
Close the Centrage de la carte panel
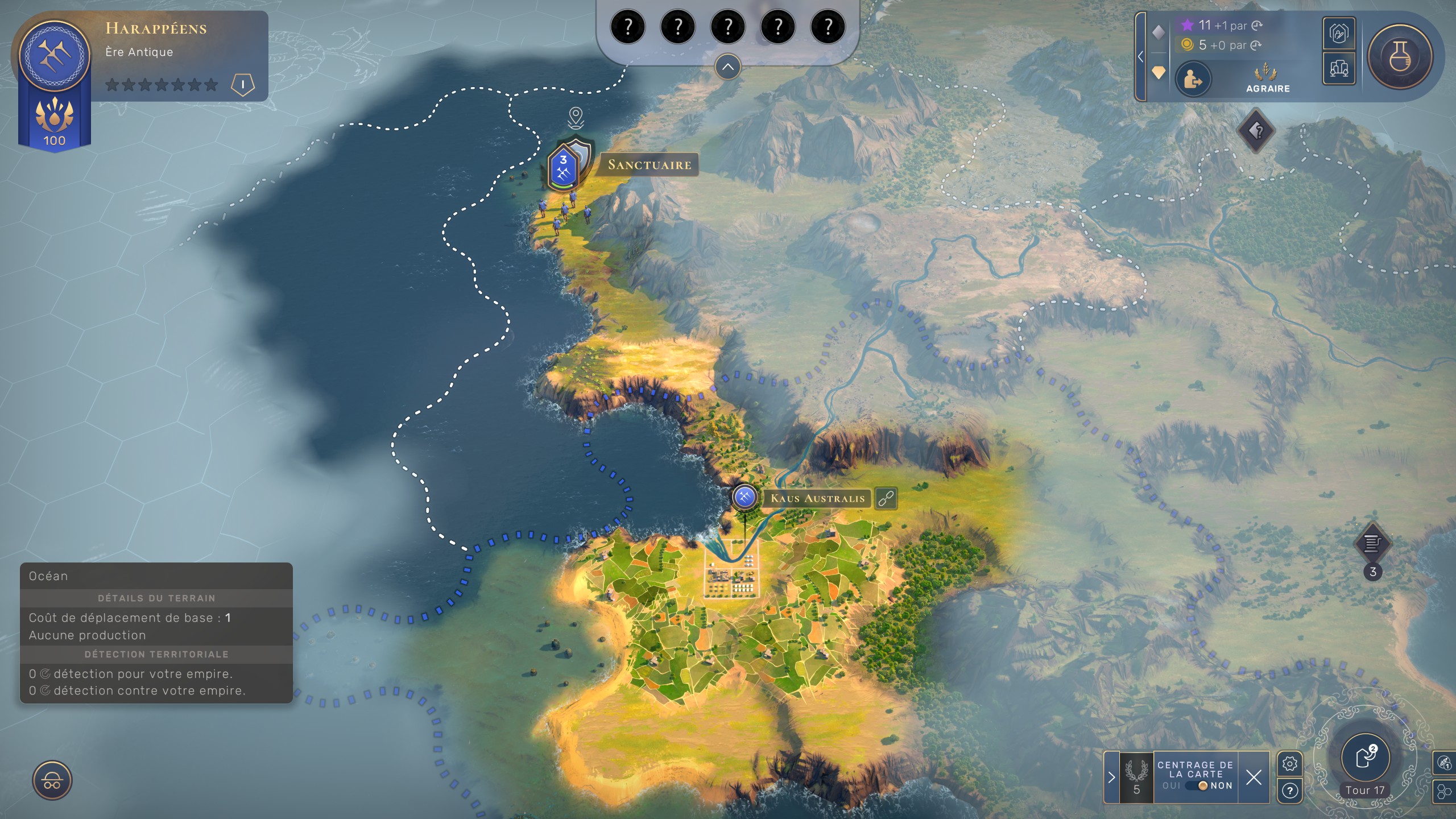pyautogui.click(x=1254, y=777)
